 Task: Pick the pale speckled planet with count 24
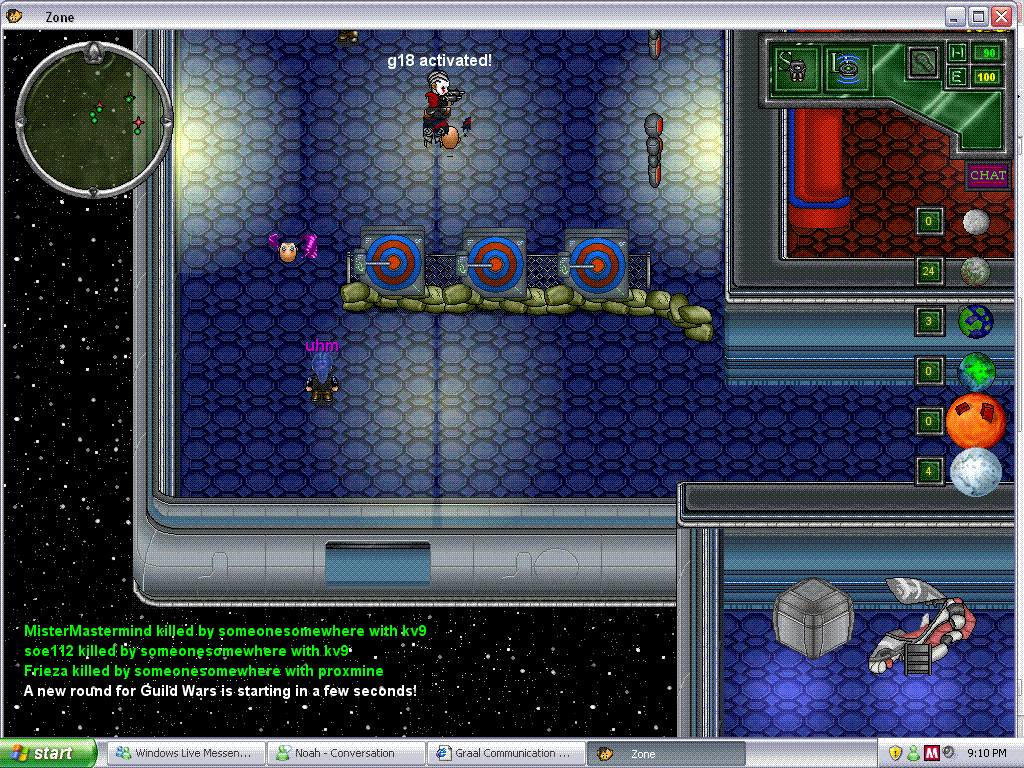(976, 270)
